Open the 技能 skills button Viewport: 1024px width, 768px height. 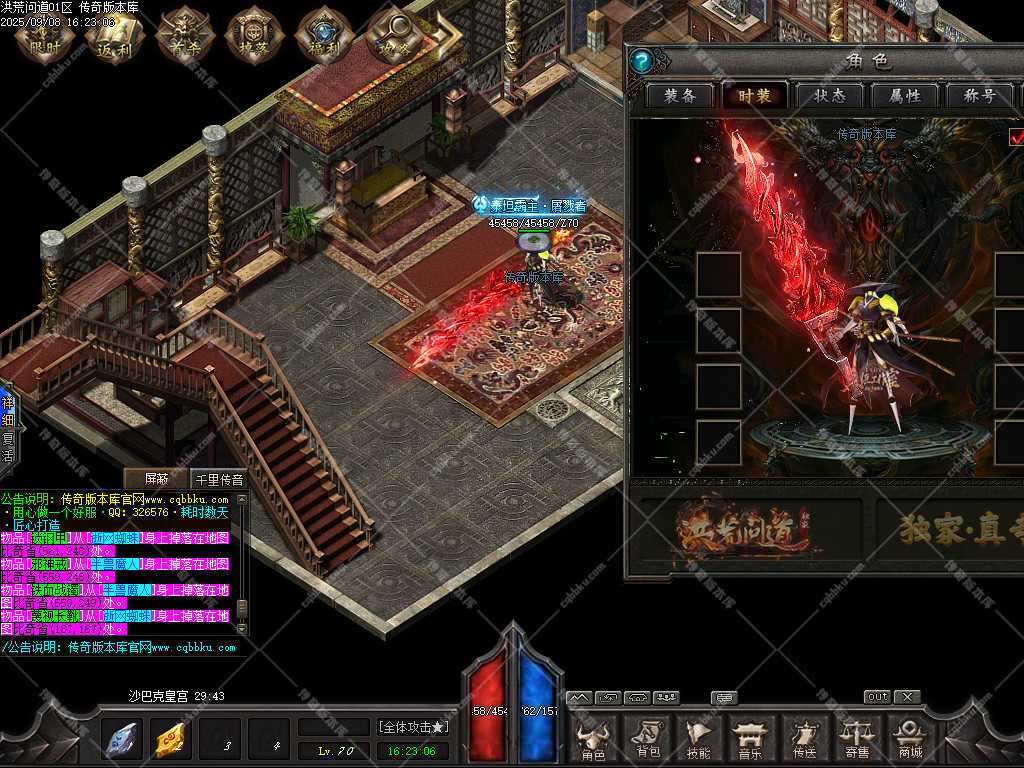(699, 738)
